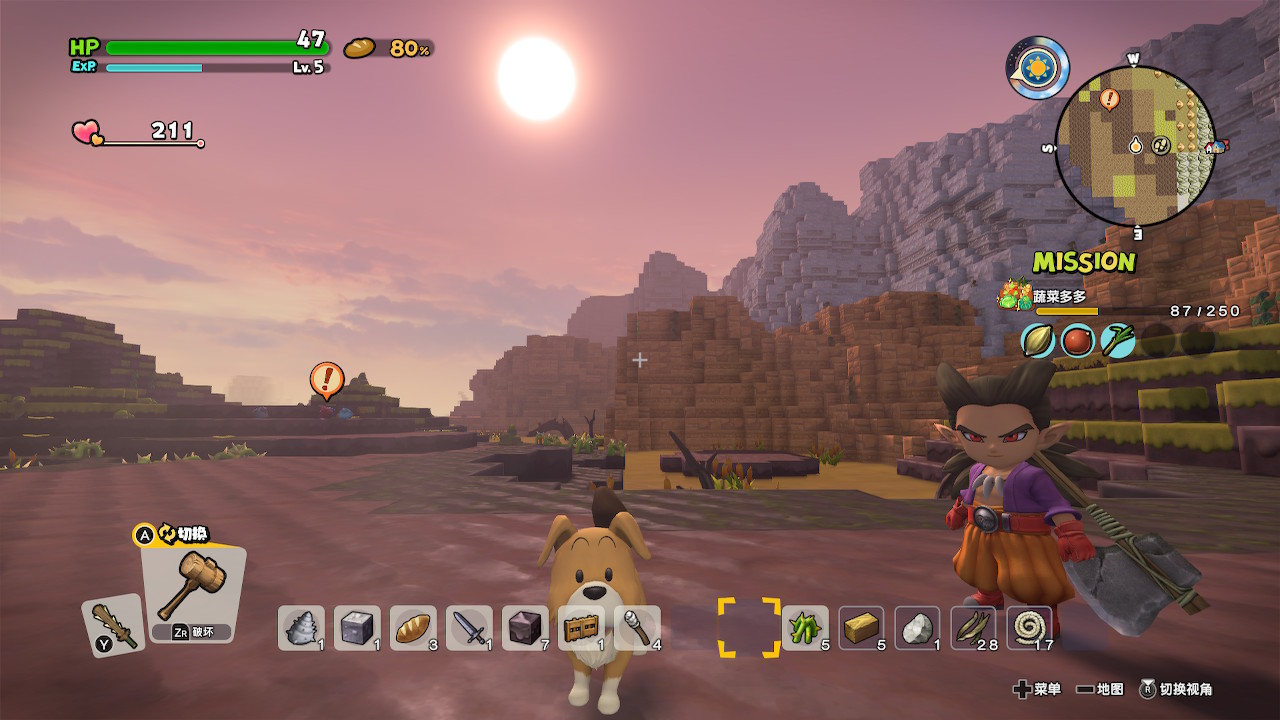Choose the cypress stick weapon slot

pyautogui.click(x=113, y=626)
